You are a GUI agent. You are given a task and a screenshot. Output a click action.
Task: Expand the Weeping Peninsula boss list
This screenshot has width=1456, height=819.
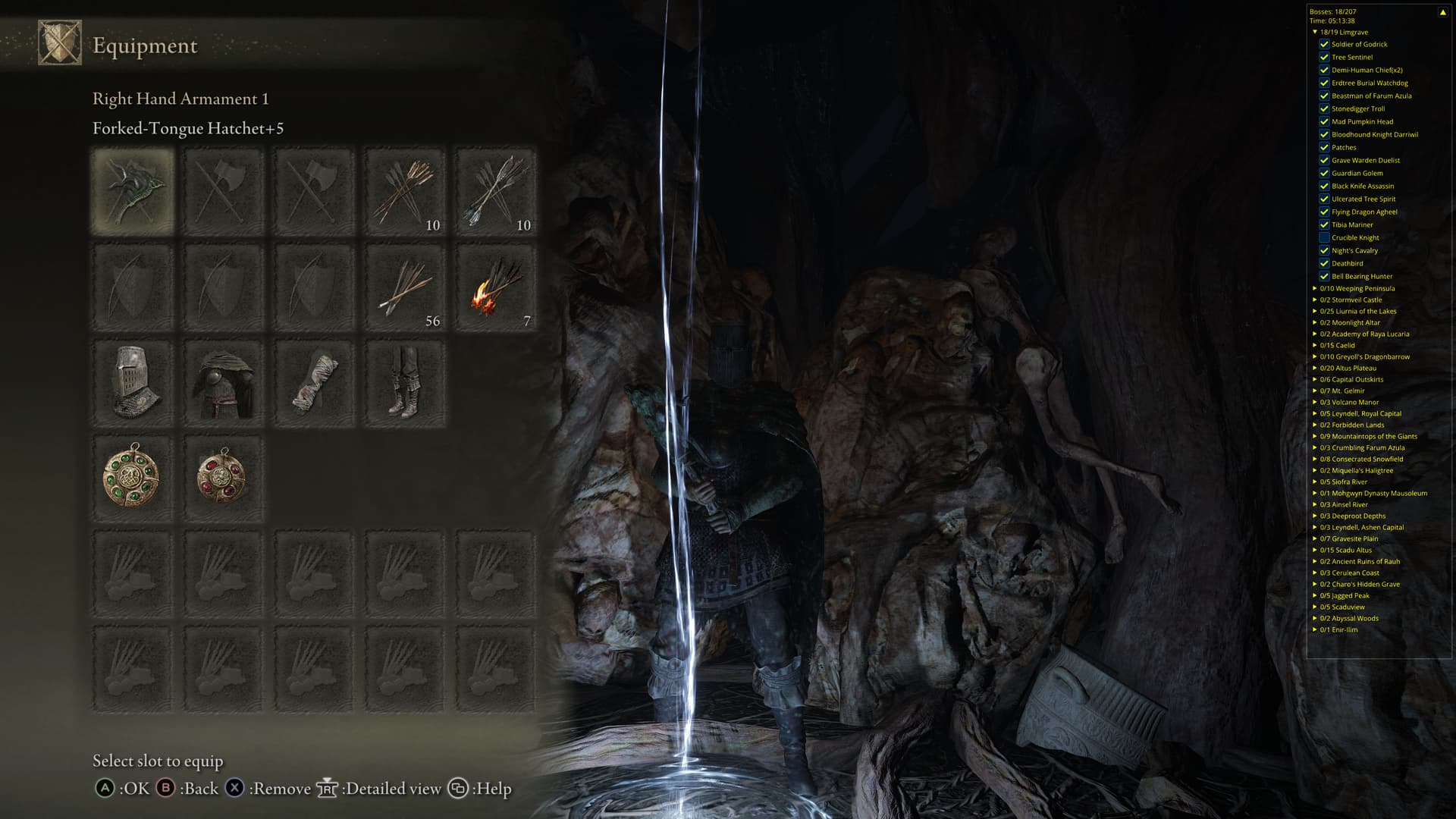(x=1315, y=288)
